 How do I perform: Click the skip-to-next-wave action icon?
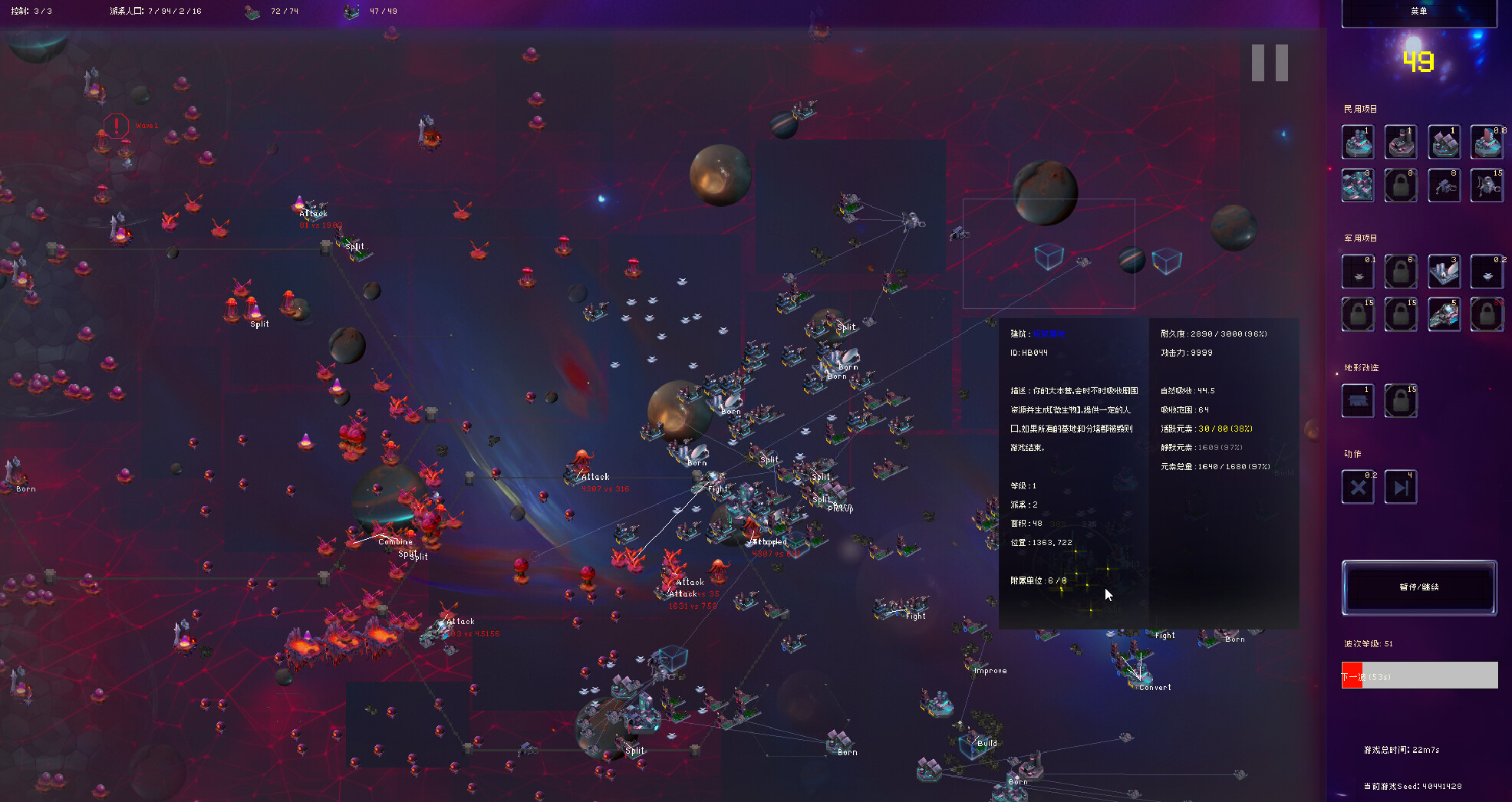coord(1401,486)
